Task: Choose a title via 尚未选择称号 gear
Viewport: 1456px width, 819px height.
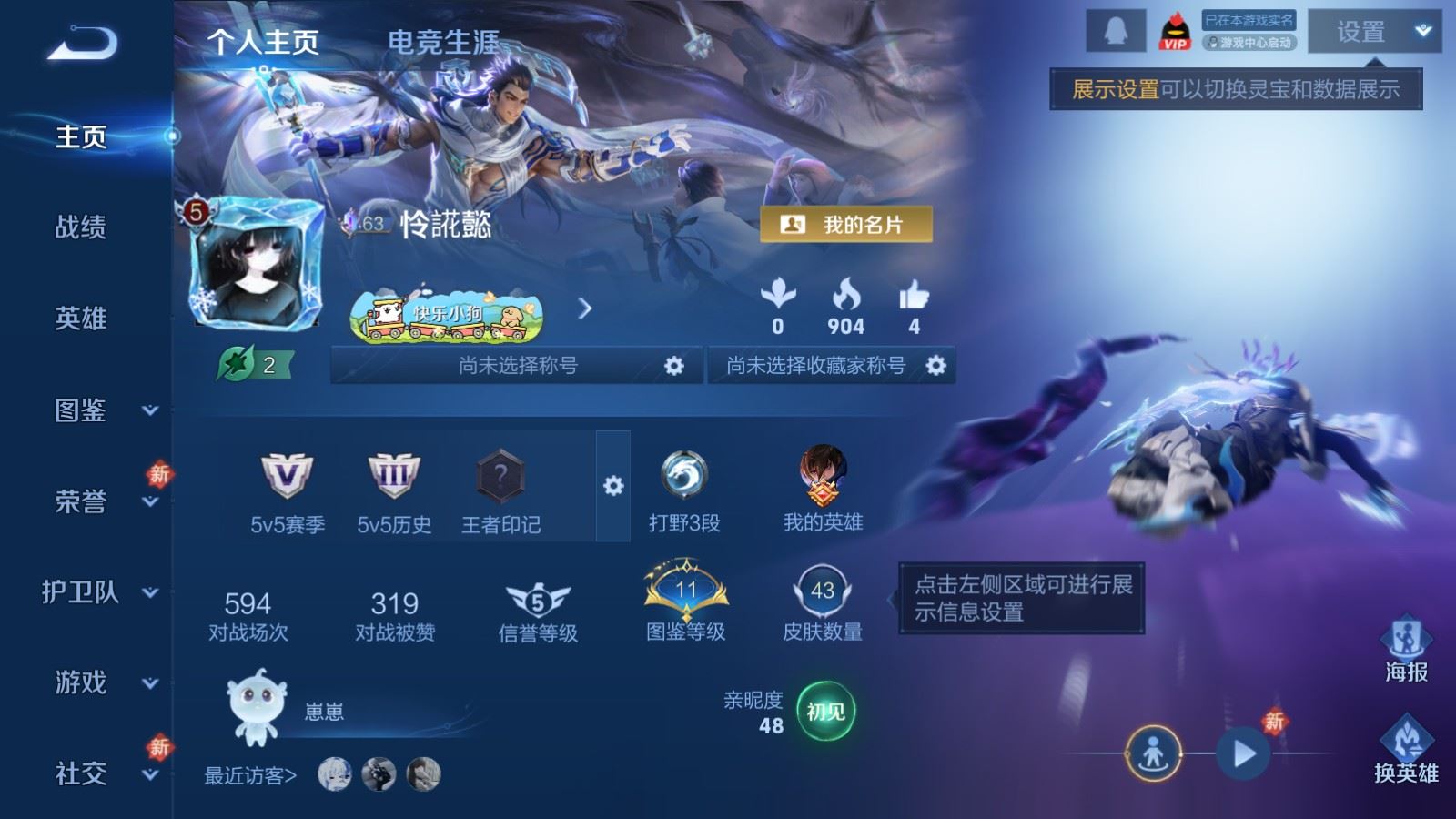Action: click(673, 366)
